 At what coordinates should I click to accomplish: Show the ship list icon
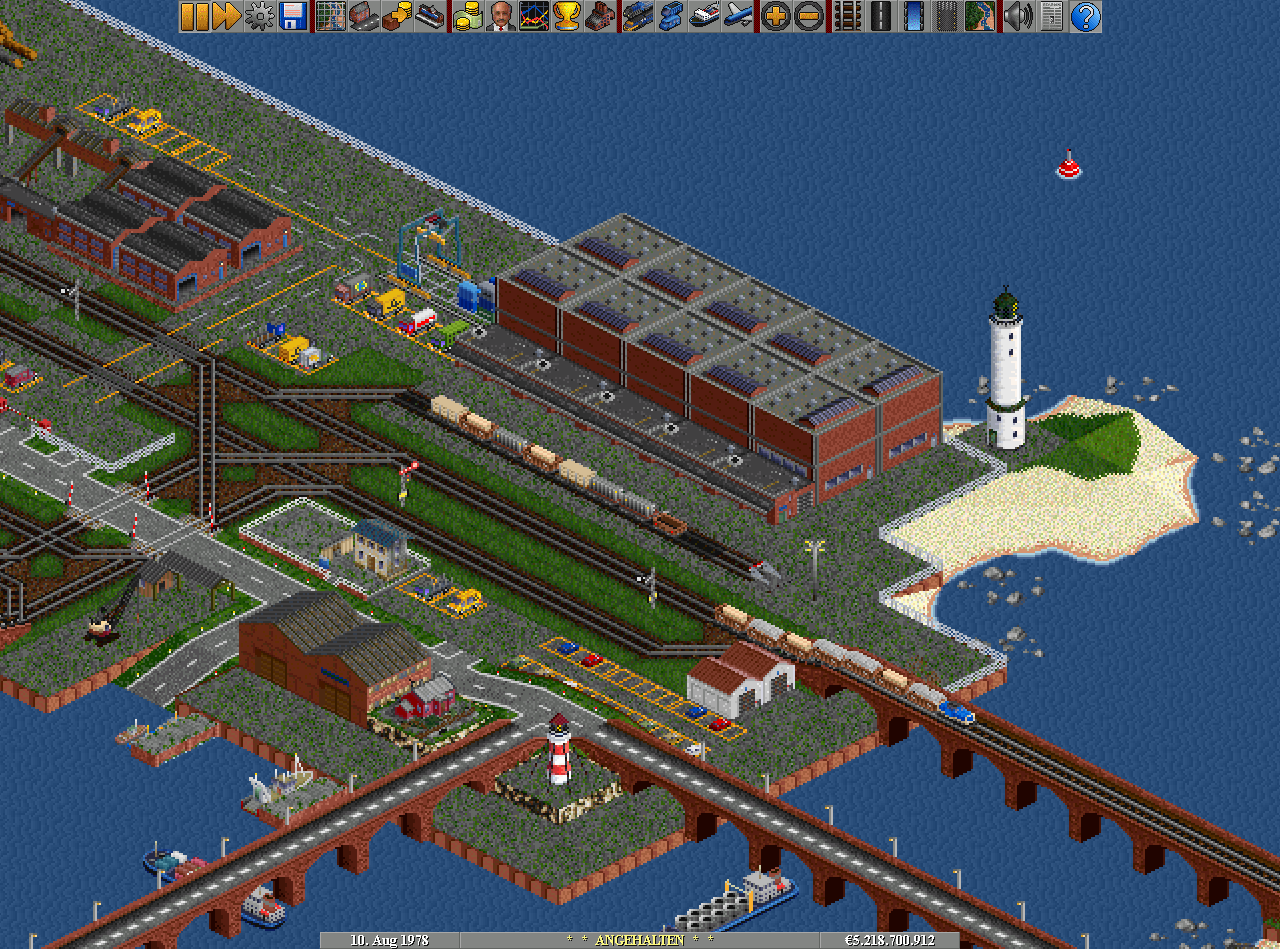(x=703, y=16)
